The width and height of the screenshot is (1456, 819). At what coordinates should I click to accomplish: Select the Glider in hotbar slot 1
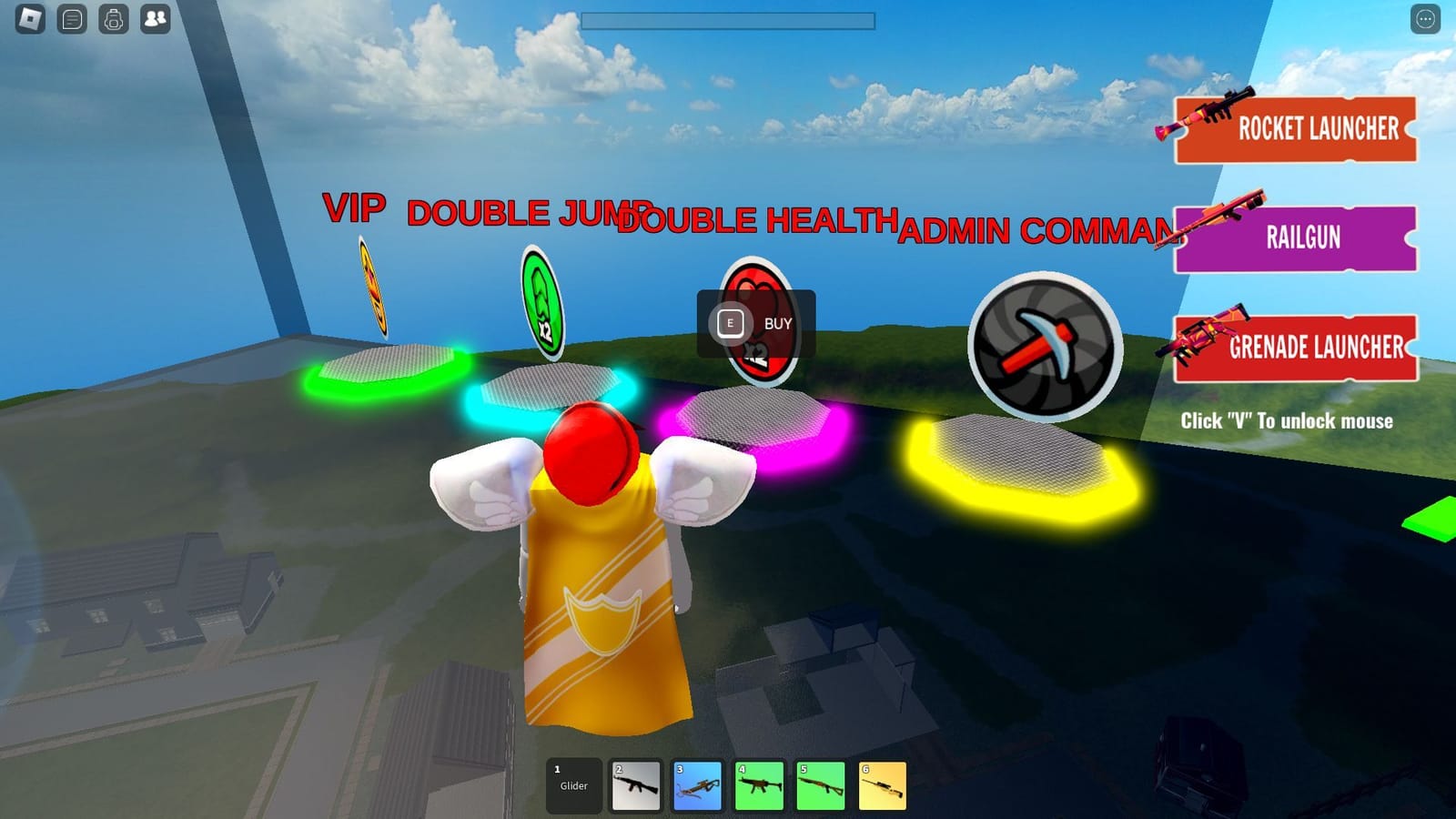574,784
